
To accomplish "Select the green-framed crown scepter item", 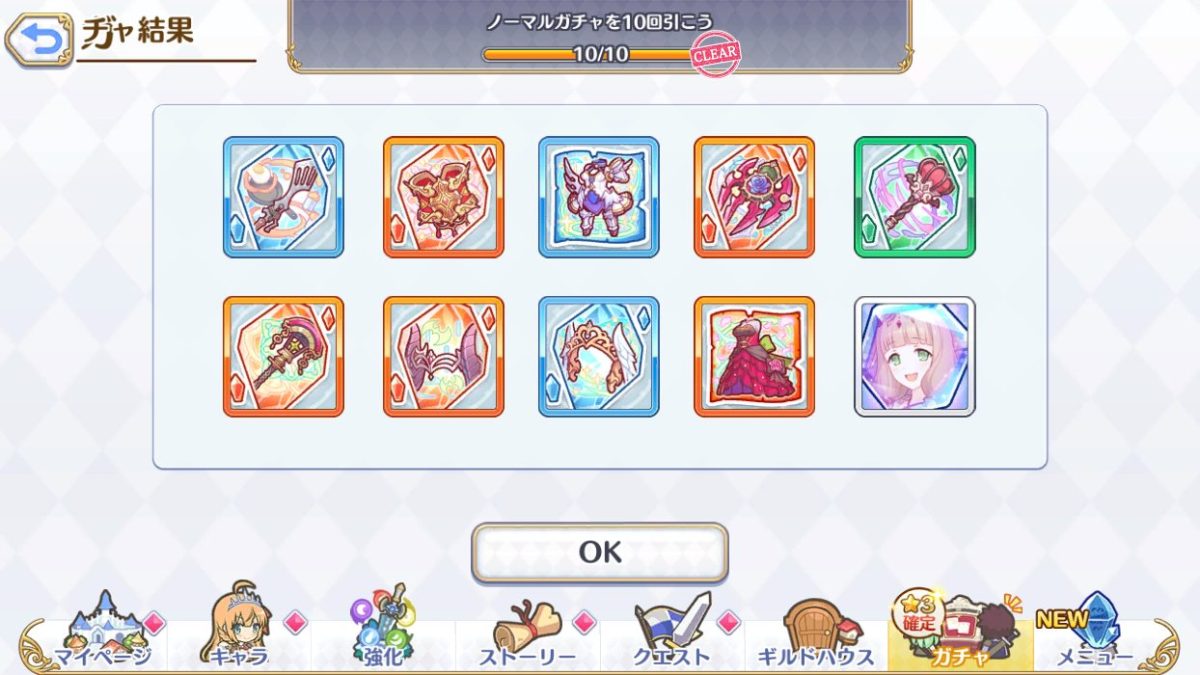I will pyautogui.click(x=914, y=197).
